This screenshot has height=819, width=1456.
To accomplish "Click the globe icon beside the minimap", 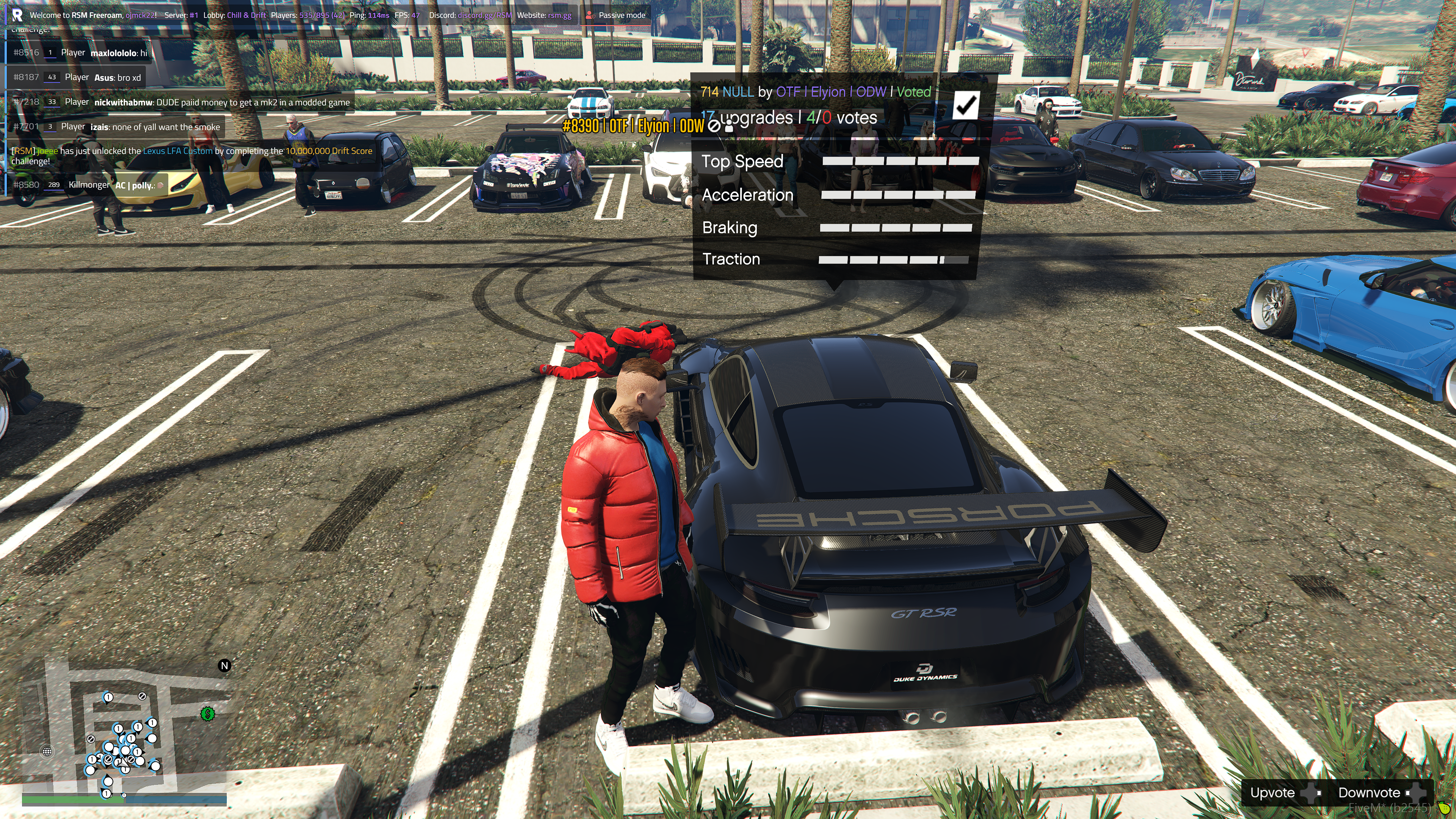I will tap(47, 751).
